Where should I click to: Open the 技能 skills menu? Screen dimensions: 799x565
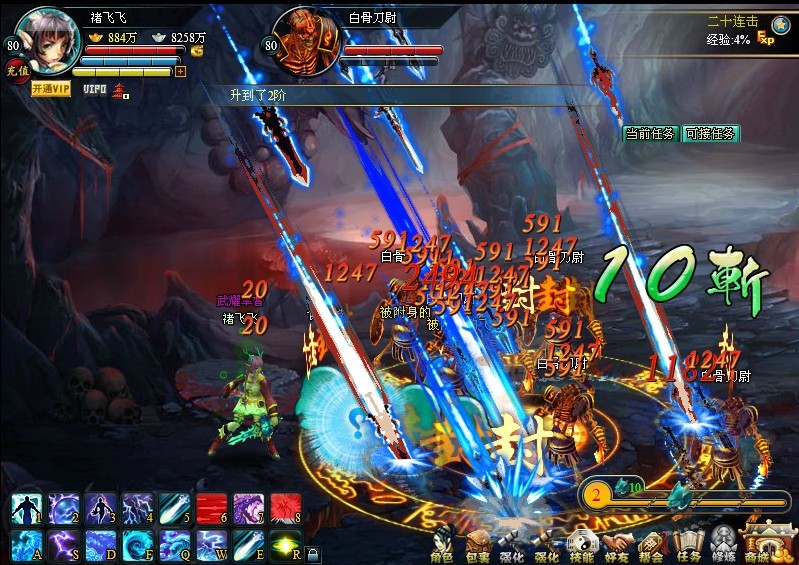pos(582,544)
